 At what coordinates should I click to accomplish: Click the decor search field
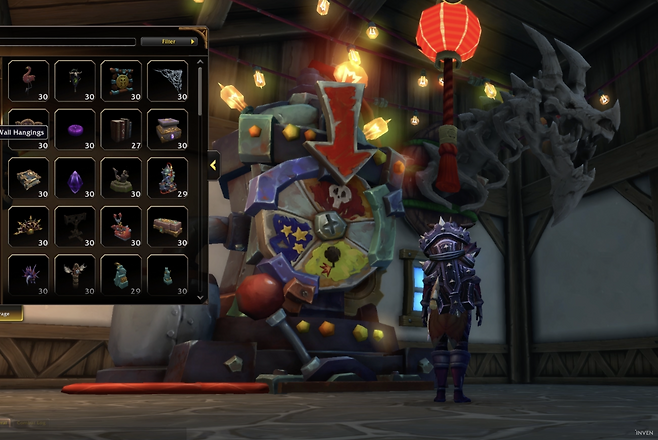coord(68,42)
